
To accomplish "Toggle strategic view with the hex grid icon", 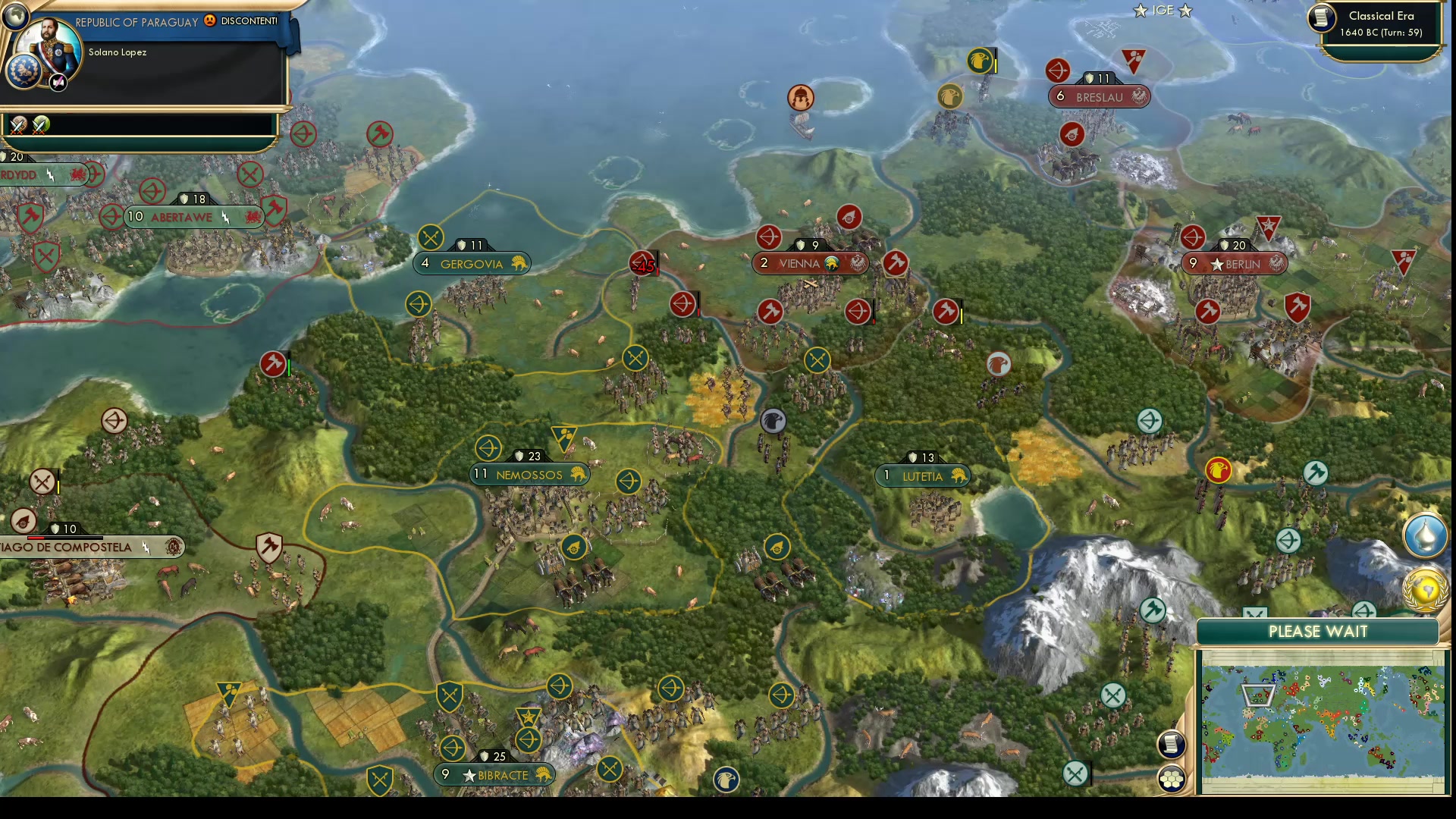I will click(1172, 780).
